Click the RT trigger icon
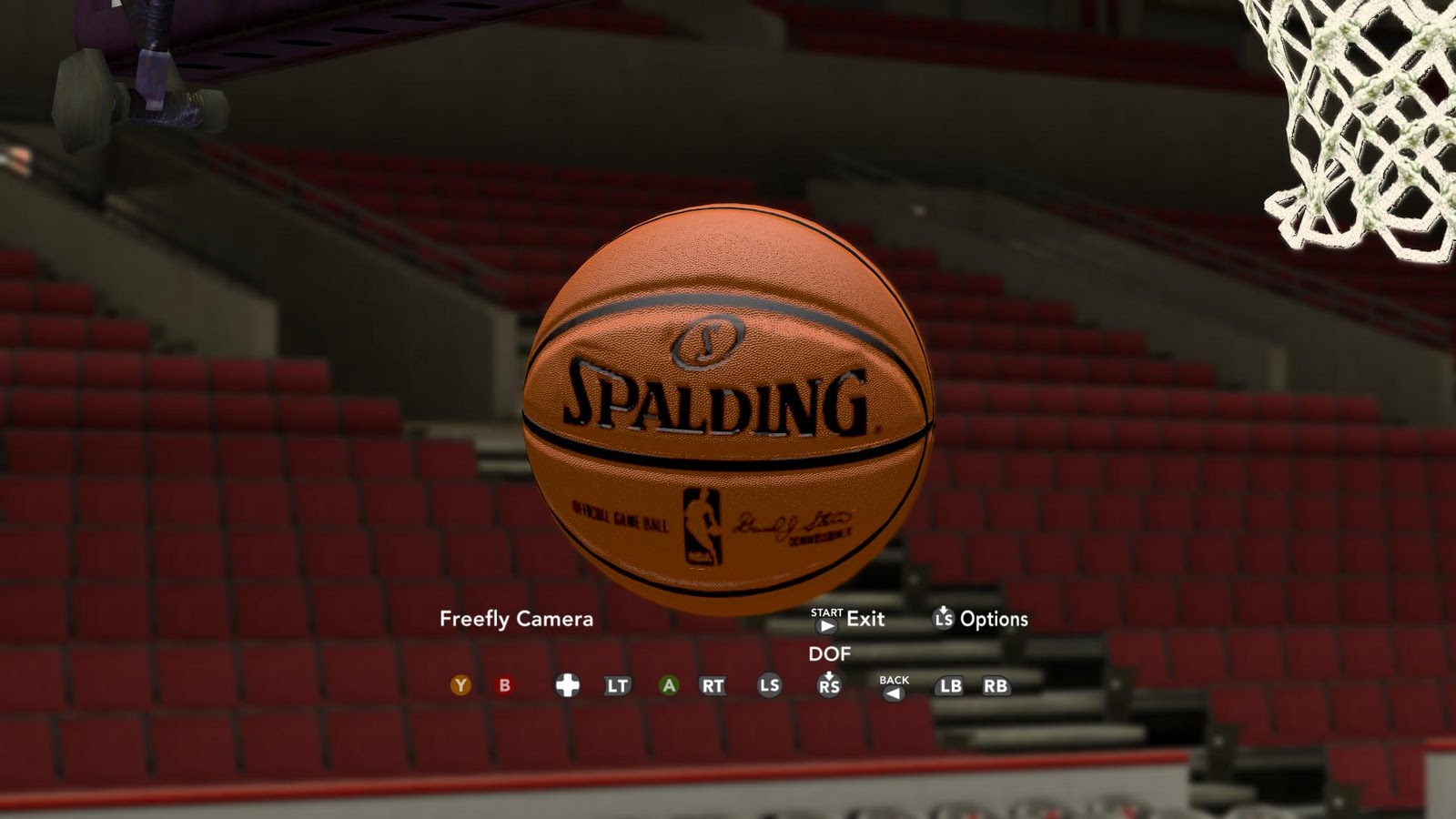The image size is (1456, 819). 711,685
